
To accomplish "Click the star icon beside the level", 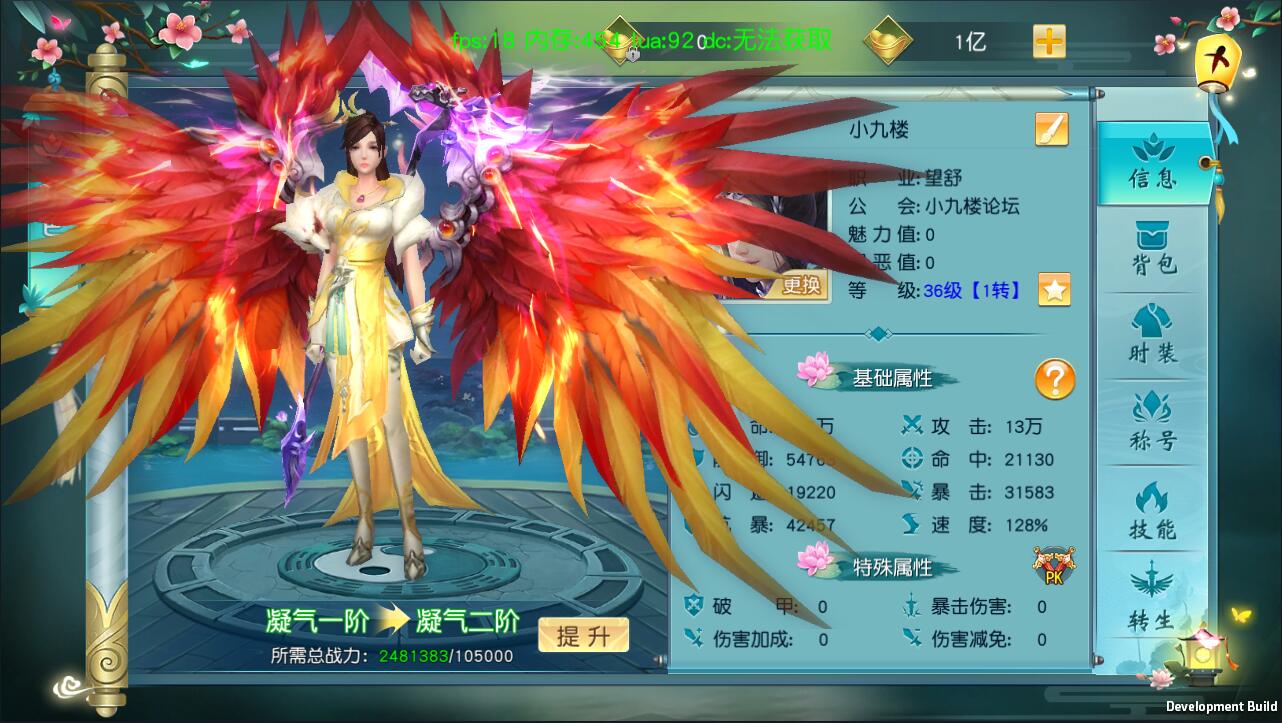I will [1054, 290].
